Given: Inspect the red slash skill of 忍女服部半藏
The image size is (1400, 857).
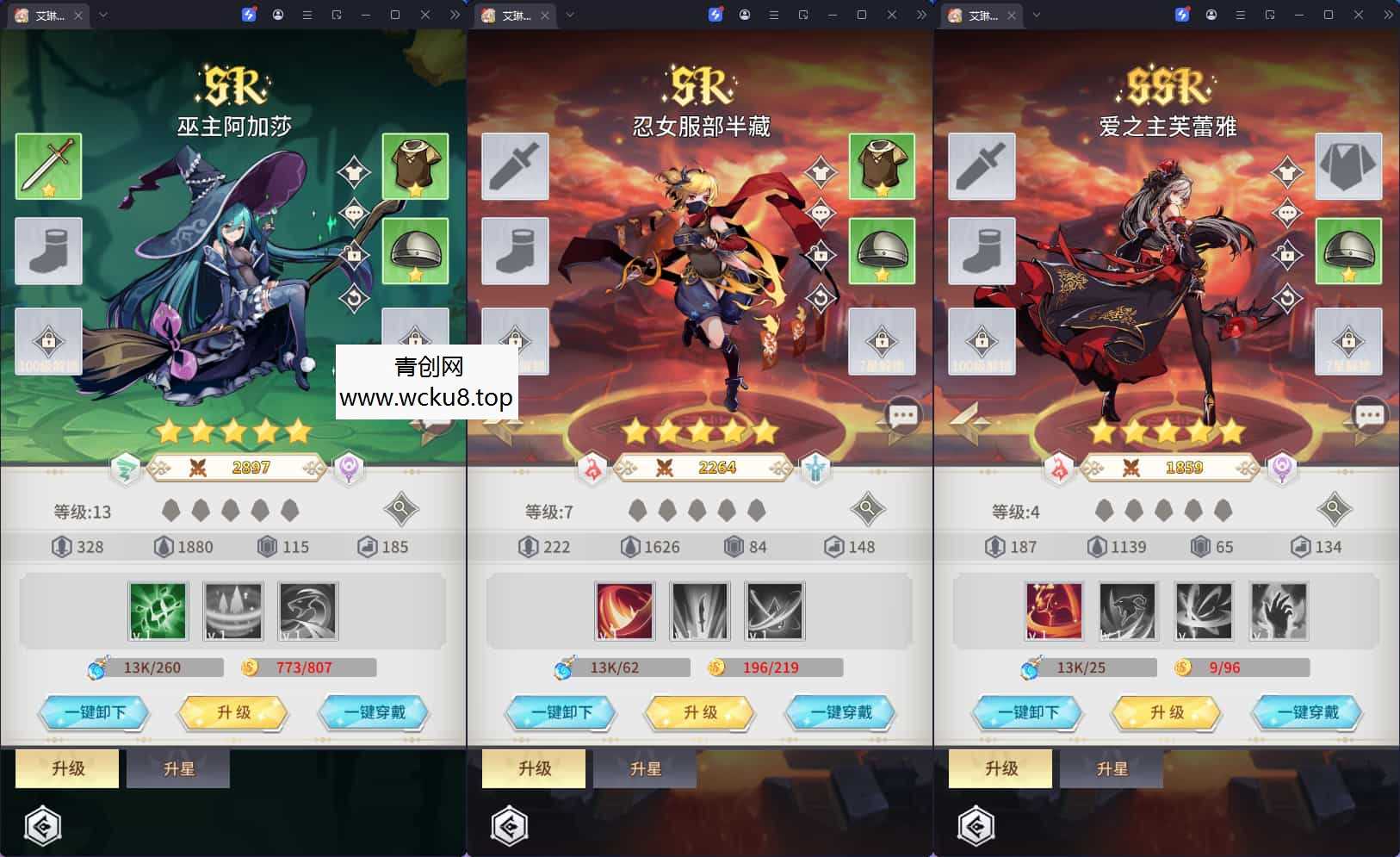Looking at the screenshot, I should coord(625,611).
